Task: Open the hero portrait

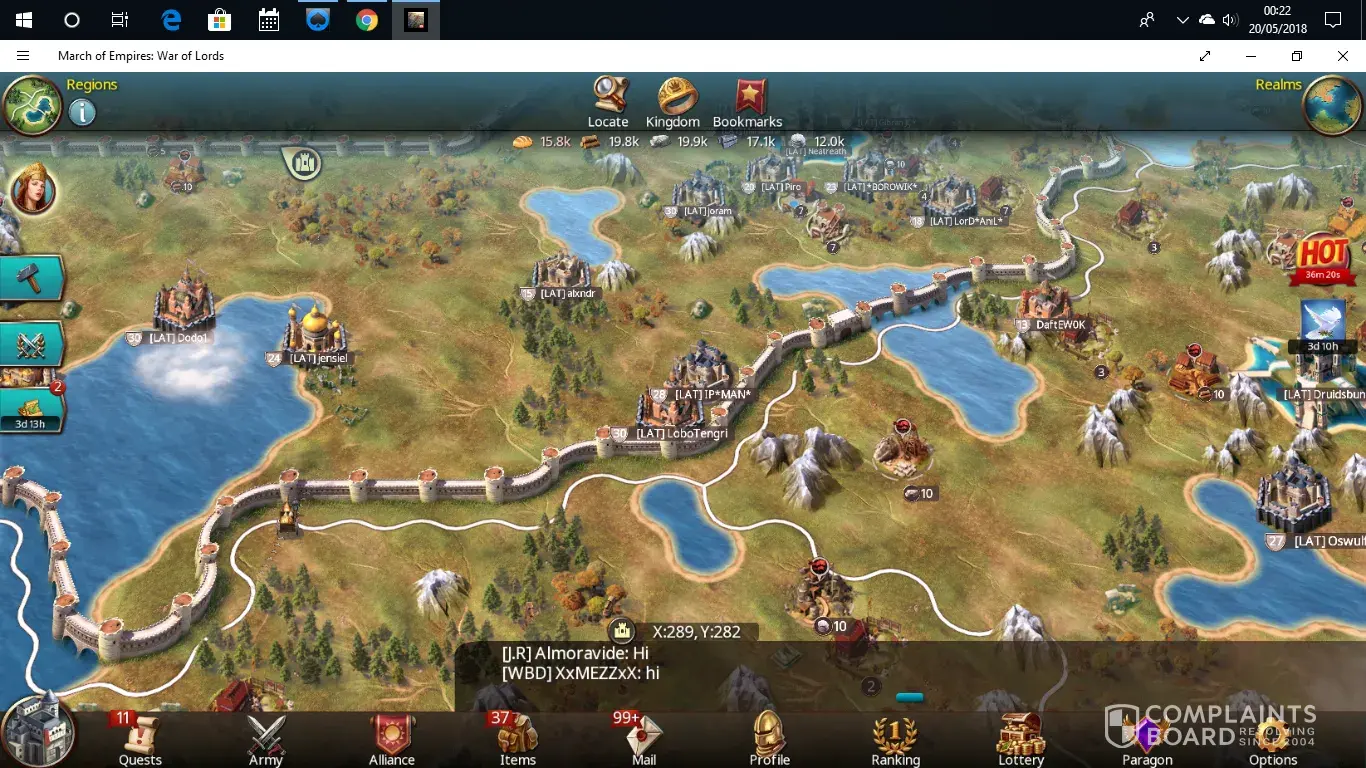Action: pyautogui.click(x=32, y=190)
